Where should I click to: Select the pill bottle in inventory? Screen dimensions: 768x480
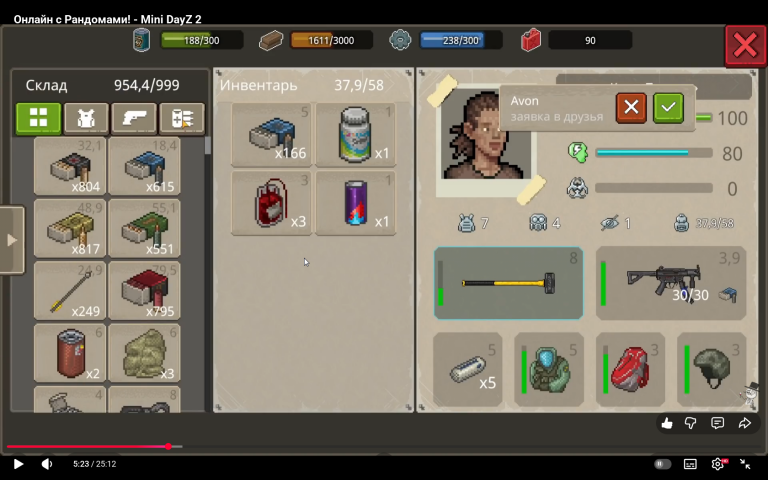[x=356, y=134]
